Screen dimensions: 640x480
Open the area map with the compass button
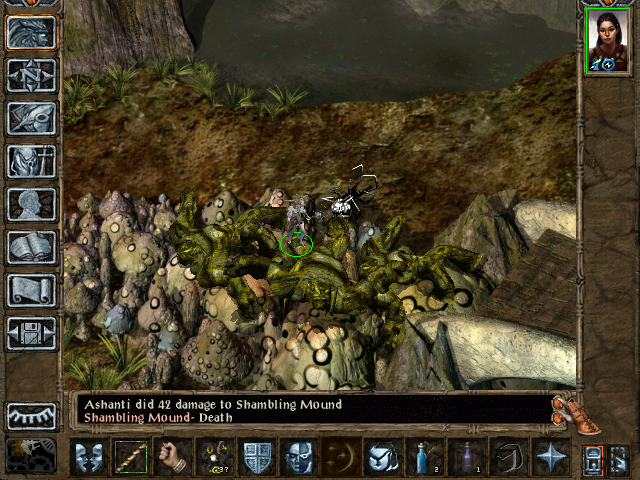(x=31, y=75)
